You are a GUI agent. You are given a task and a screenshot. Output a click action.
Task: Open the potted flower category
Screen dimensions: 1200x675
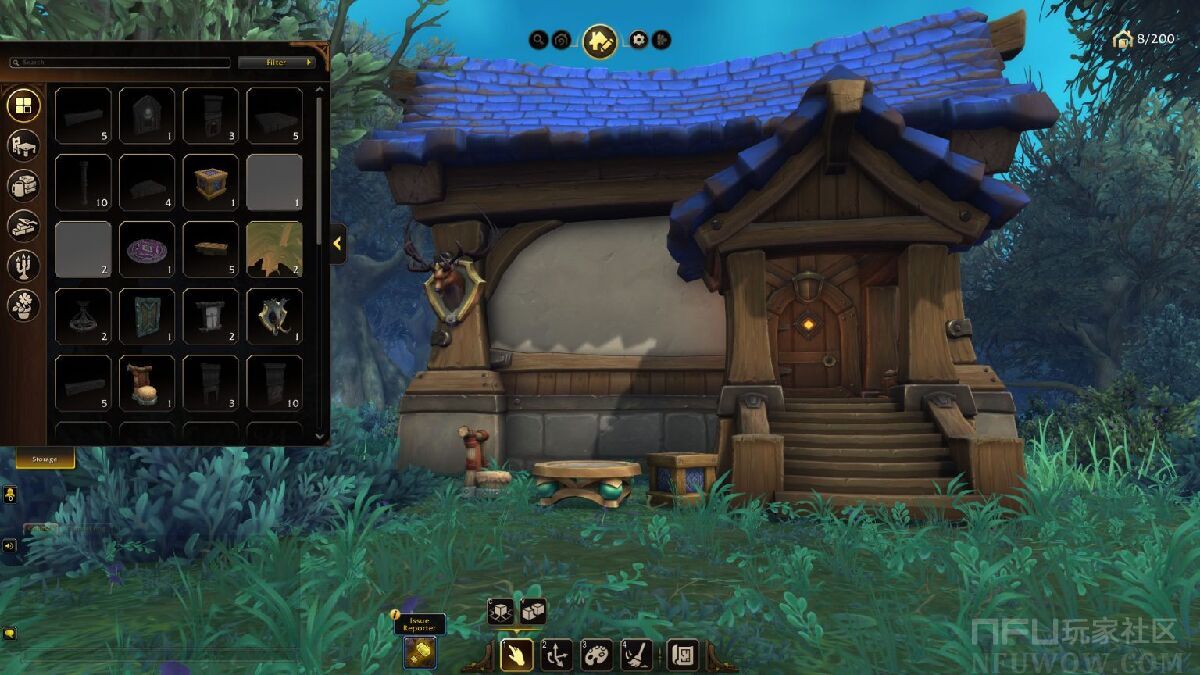point(24,305)
